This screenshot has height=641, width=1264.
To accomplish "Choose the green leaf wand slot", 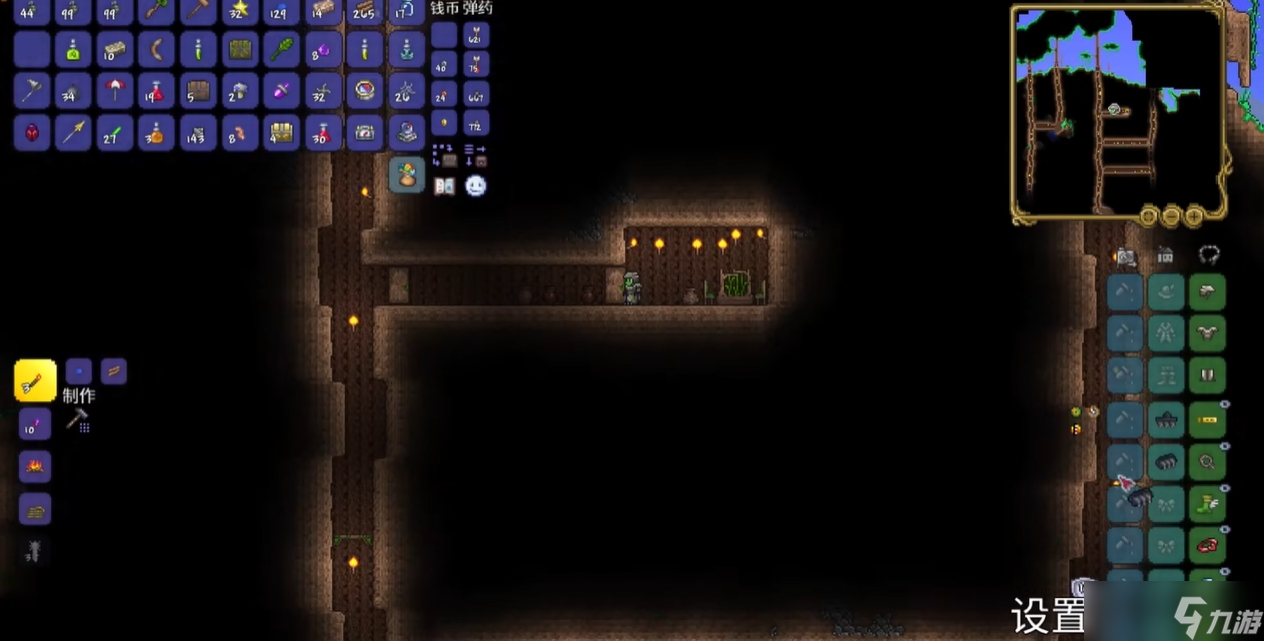I will (282, 48).
